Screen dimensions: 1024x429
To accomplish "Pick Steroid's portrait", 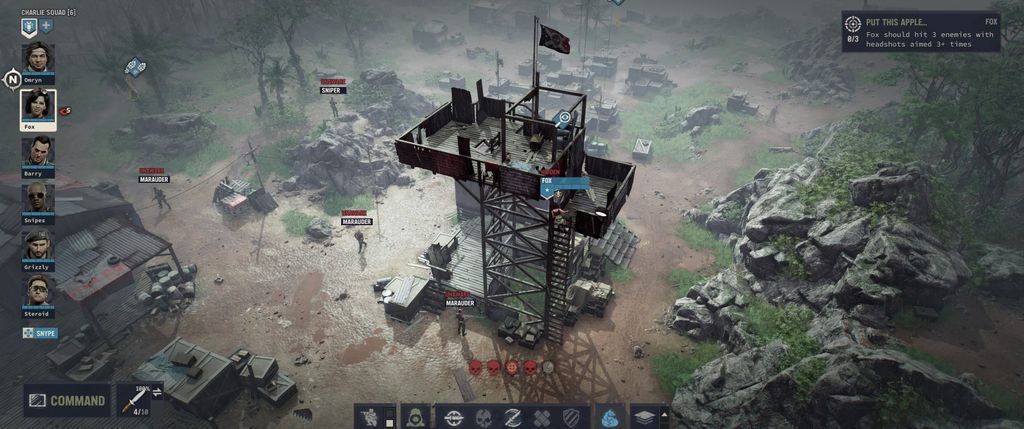I will [x=38, y=292].
